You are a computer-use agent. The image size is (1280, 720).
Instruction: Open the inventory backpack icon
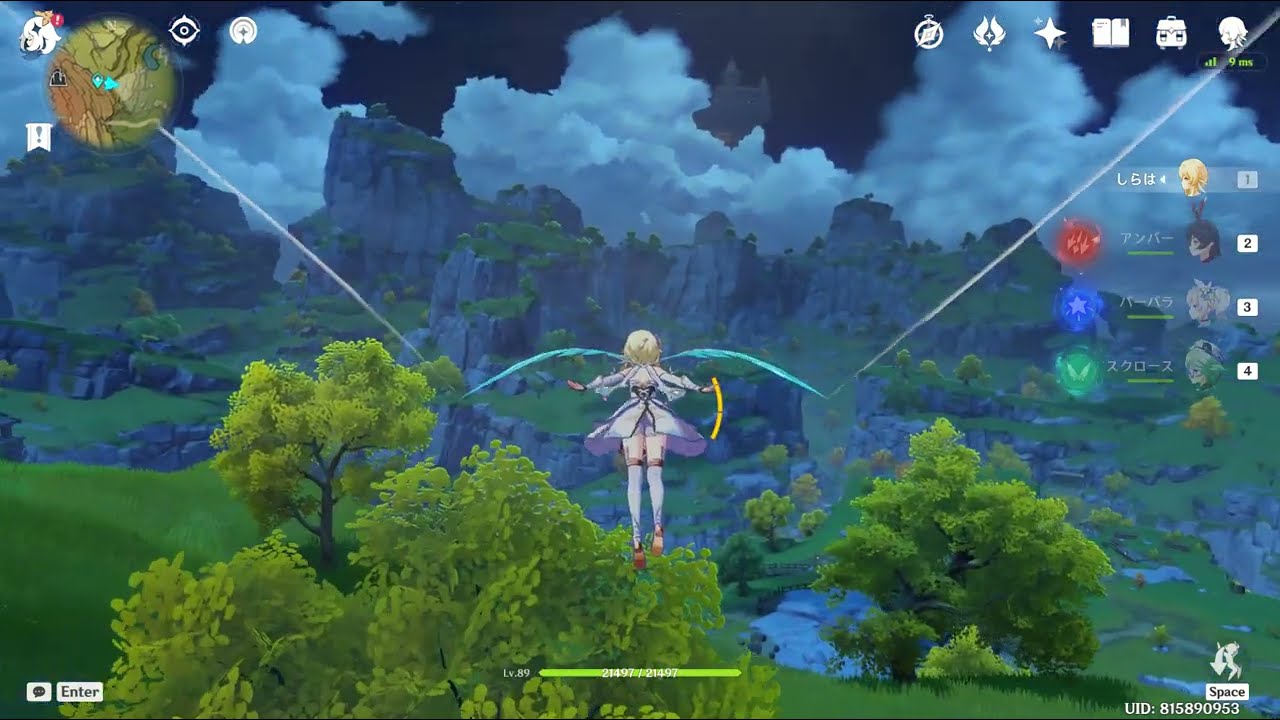click(1171, 34)
